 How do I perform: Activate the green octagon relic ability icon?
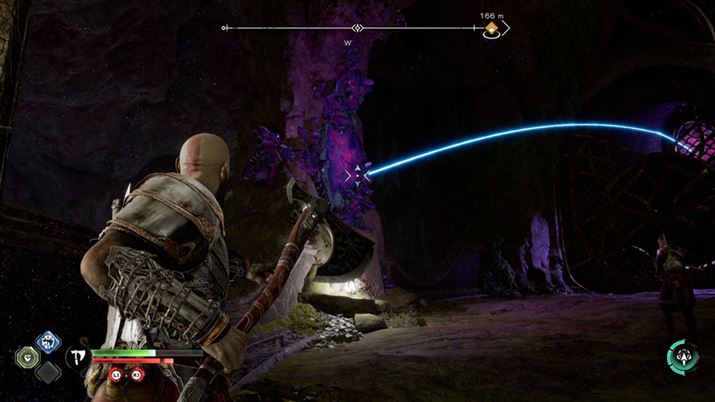click(x=27, y=356)
